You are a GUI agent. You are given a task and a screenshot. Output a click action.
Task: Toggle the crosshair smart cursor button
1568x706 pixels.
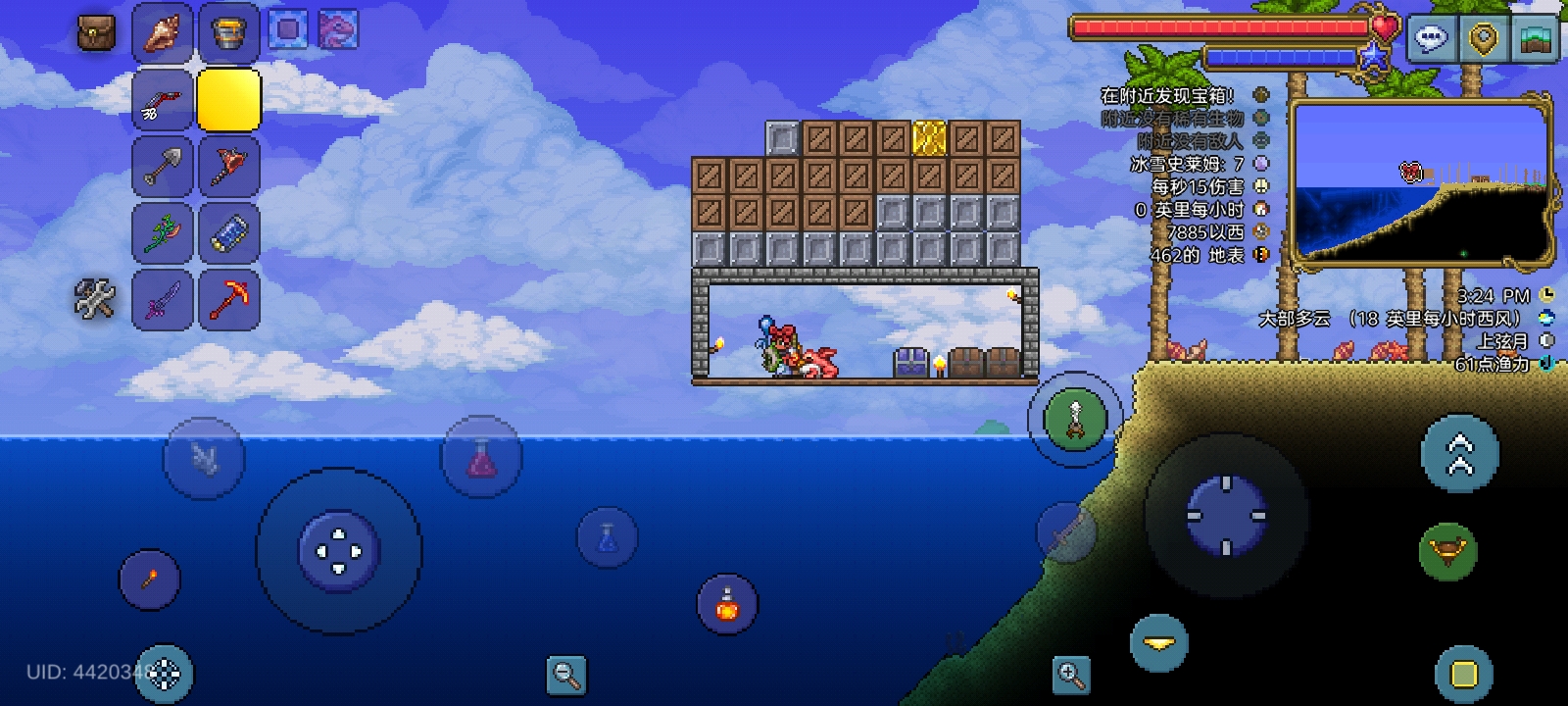(164, 674)
